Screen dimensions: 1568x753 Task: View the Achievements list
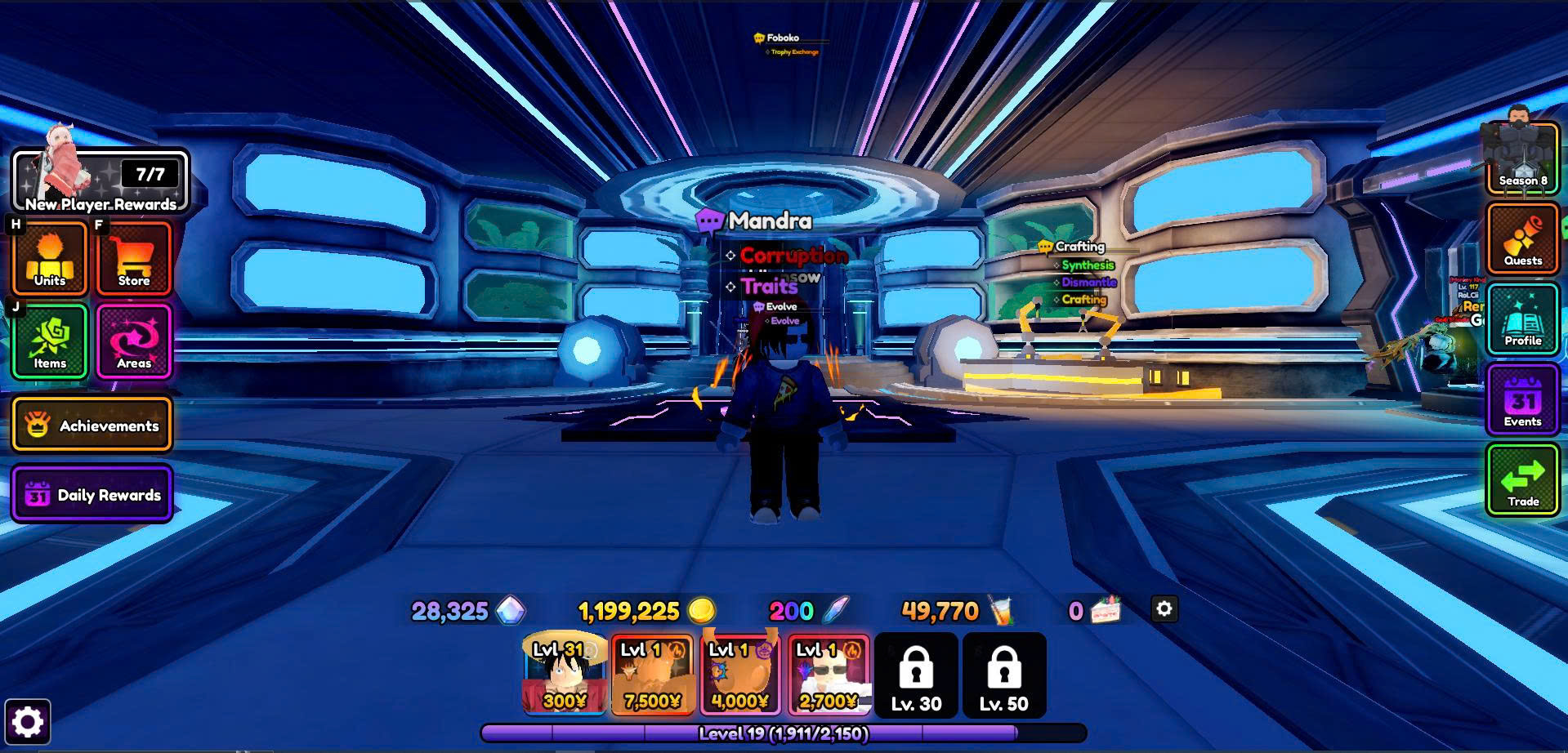pyautogui.click(x=92, y=425)
